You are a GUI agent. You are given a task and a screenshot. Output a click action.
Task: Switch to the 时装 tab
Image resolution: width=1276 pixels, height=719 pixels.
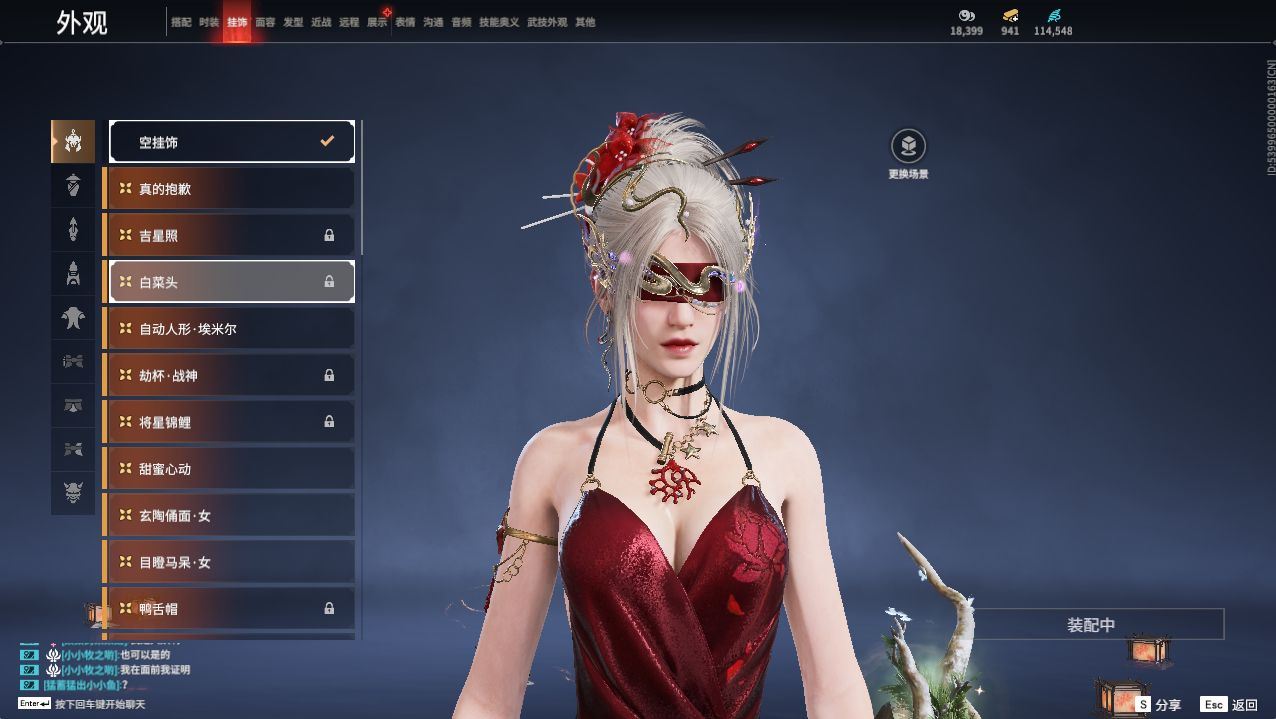pos(208,22)
